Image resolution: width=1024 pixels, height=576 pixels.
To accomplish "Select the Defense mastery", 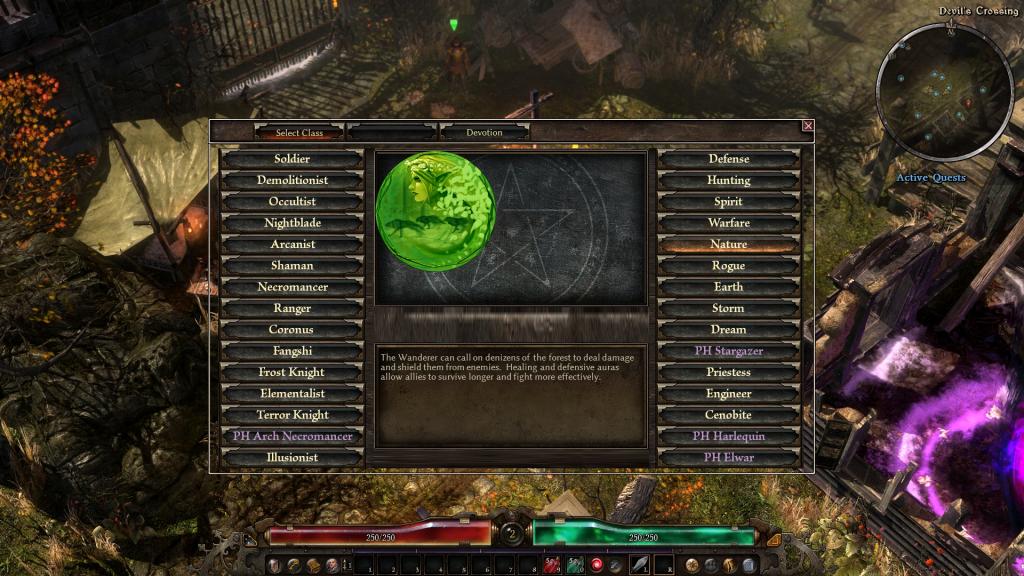I will point(728,159).
